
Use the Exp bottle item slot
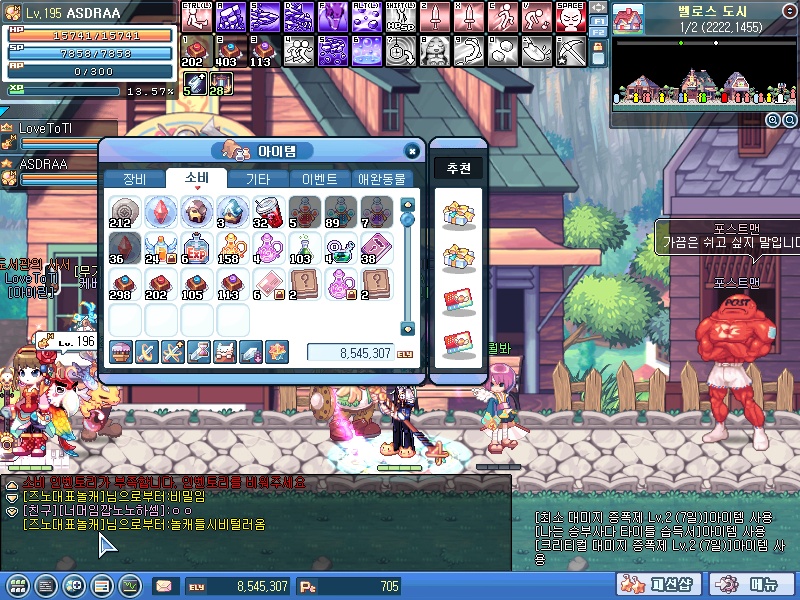(x=195, y=248)
